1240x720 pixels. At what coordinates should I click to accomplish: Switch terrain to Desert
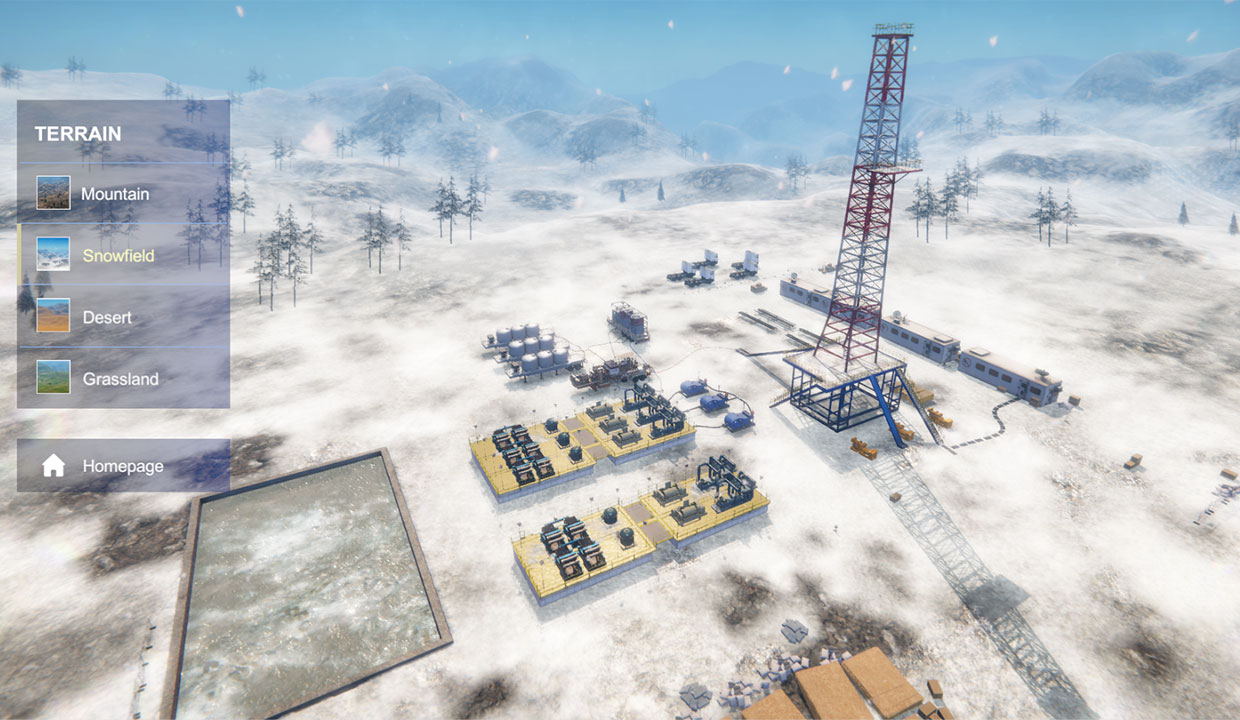coord(107,317)
